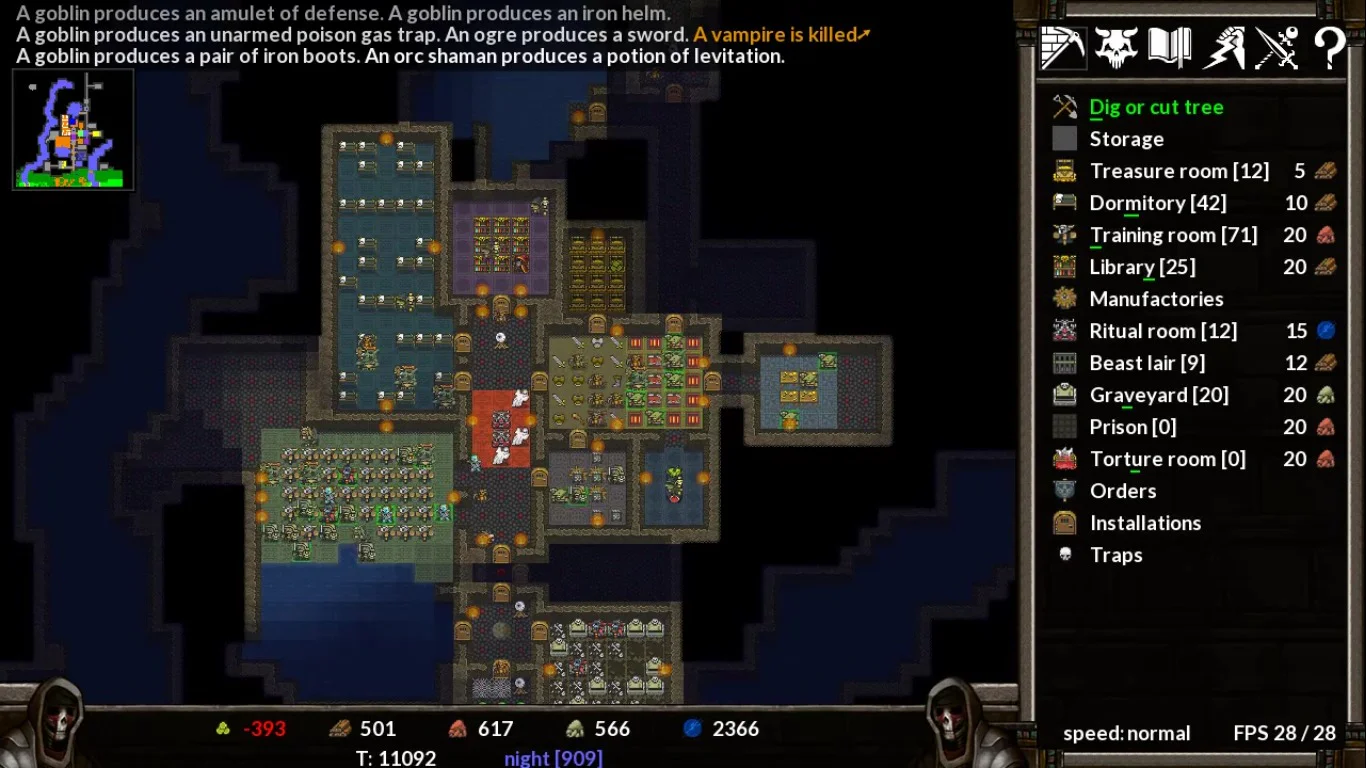The width and height of the screenshot is (1366, 768).
Task: Open the horned skull minions tab
Action: pyautogui.click(x=1116, y=47)
